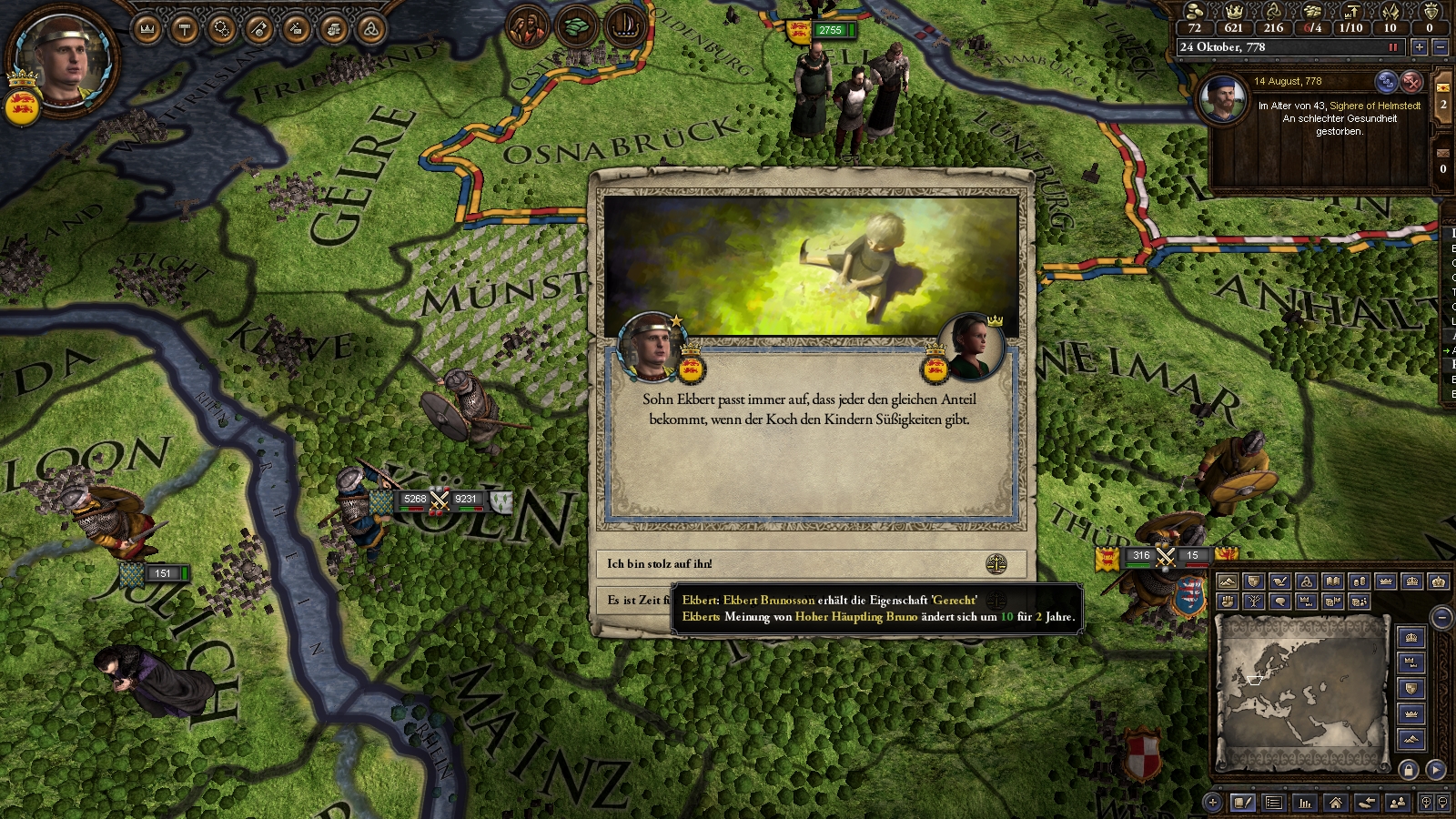Viewport: 1456px width, 819px height.
Task: Dismiss the Sighere death message with red X
Action: (x=1410, y=82)
